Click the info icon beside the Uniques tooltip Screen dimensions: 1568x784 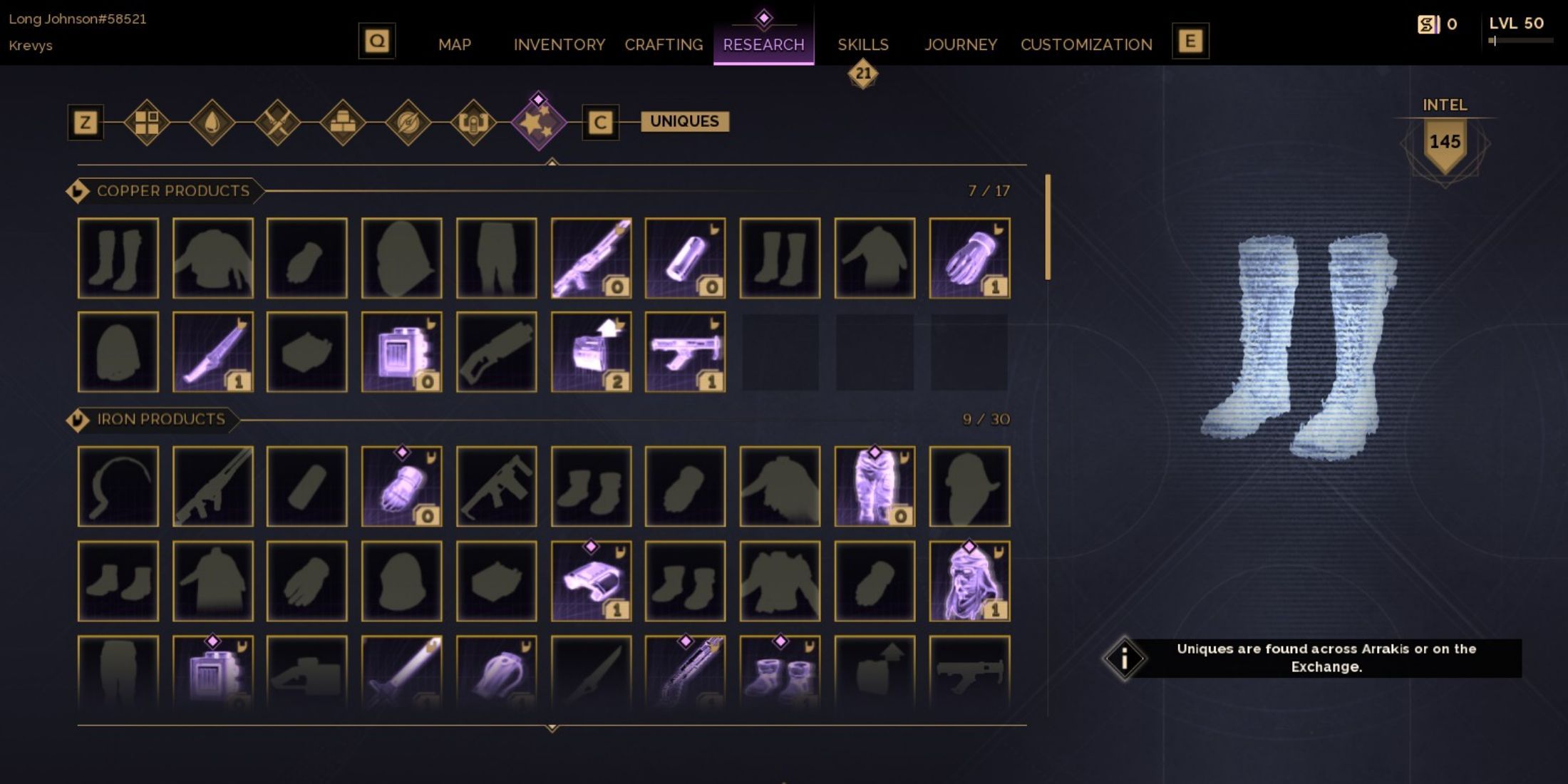coord(1125,660)
